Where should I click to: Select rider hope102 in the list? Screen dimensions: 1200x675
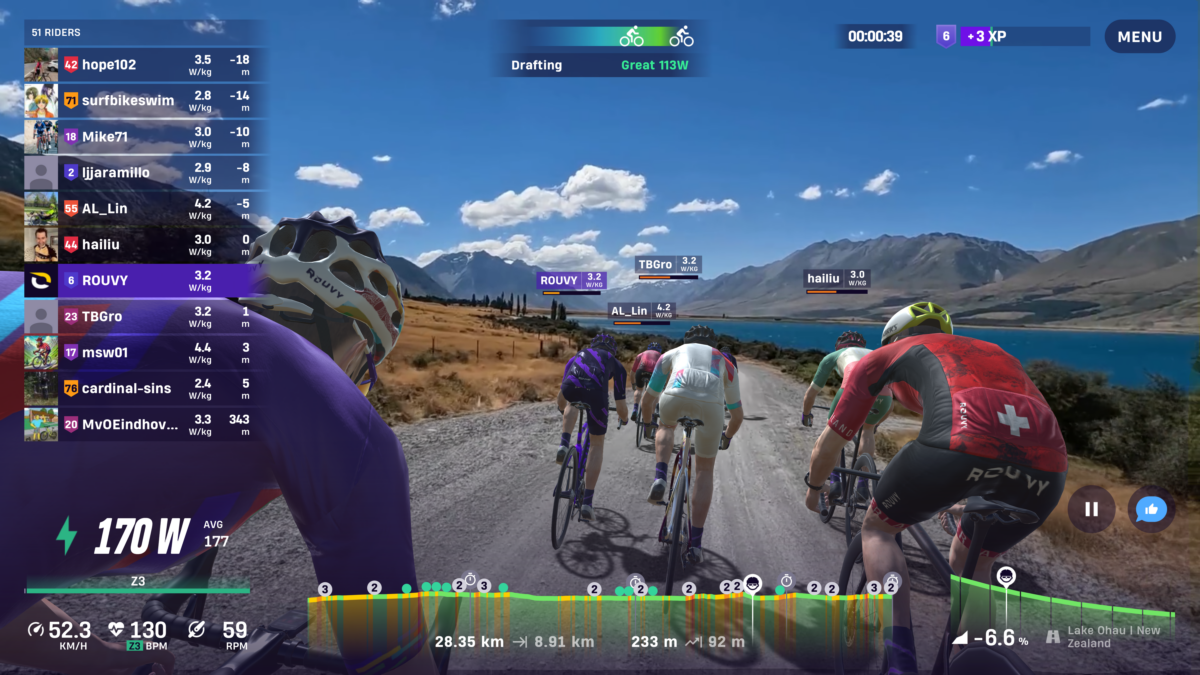pos(145,65)
